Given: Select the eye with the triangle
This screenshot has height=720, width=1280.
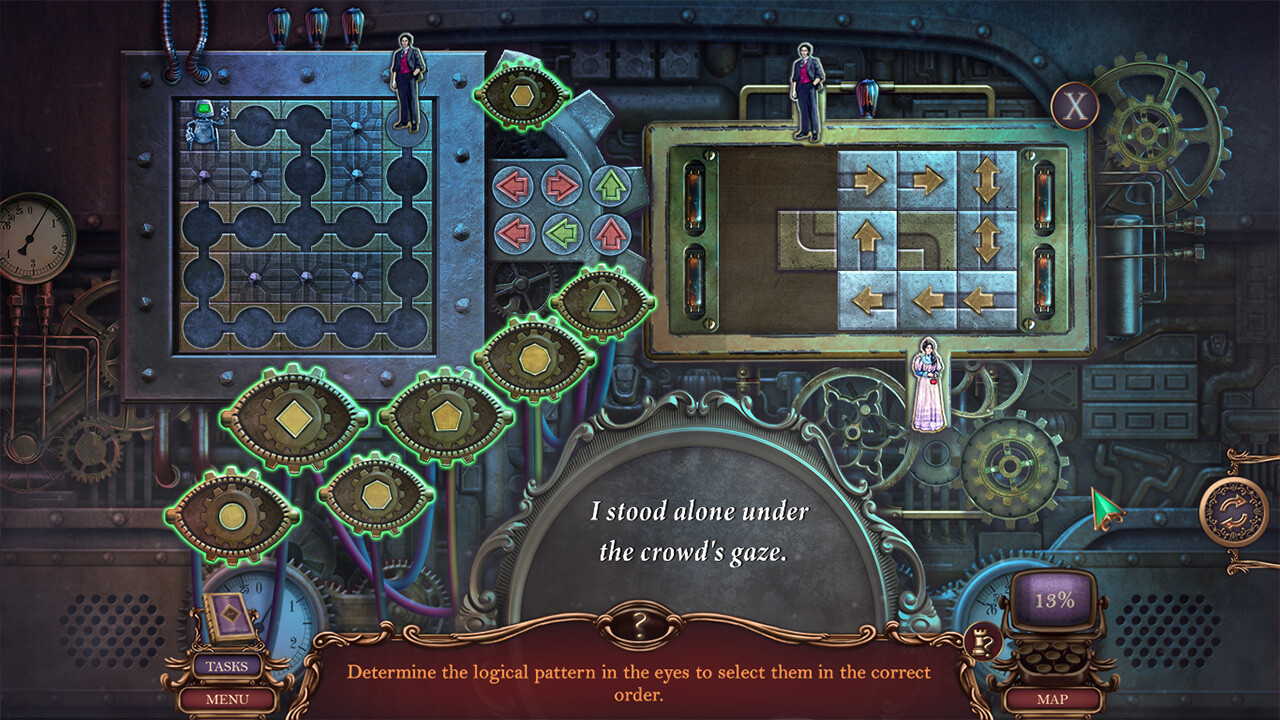Looking at the screenshot, I should pos(602,302).
